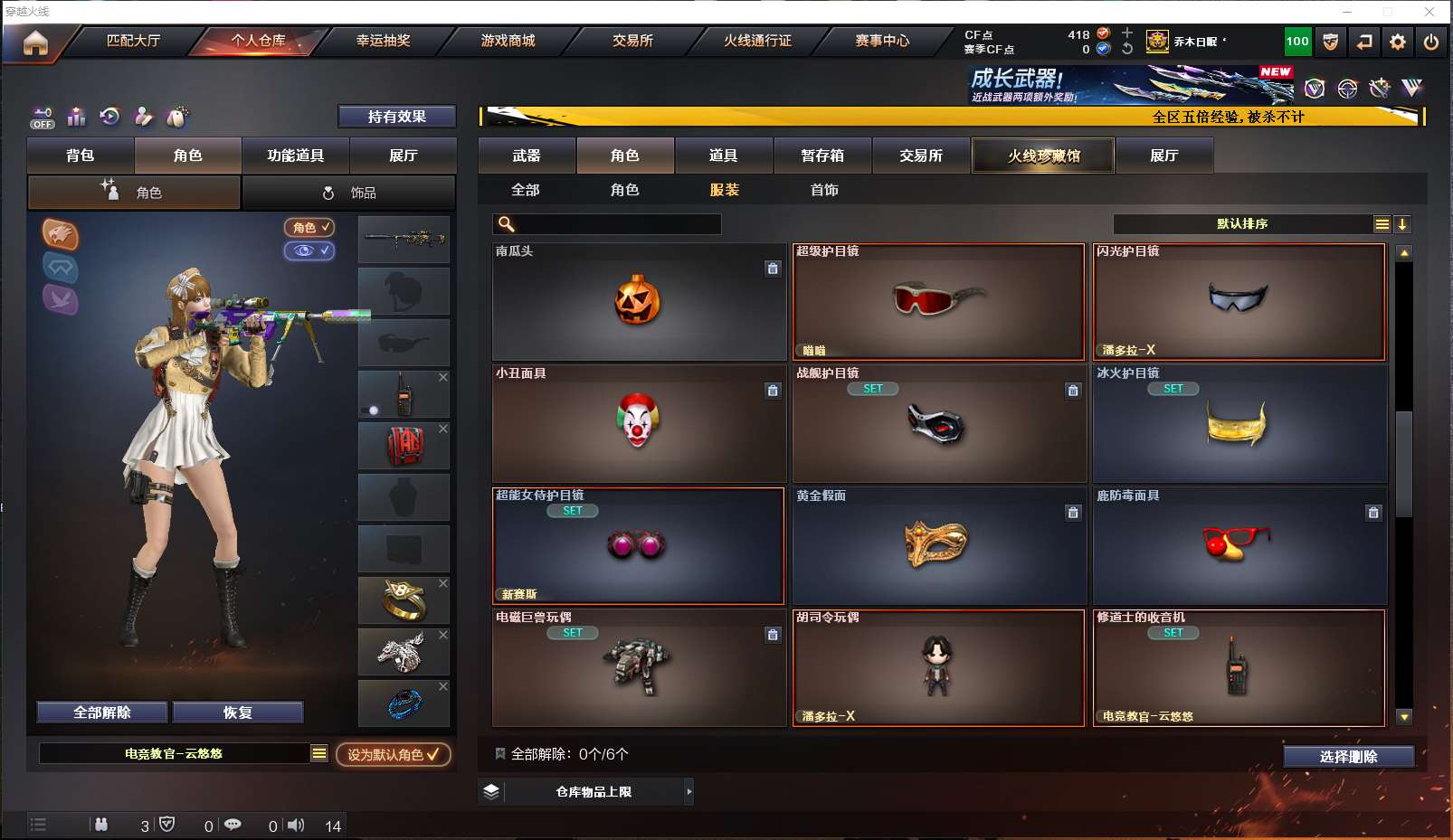Select the 南瓜头 pumpkin head item

coord(638,302)
